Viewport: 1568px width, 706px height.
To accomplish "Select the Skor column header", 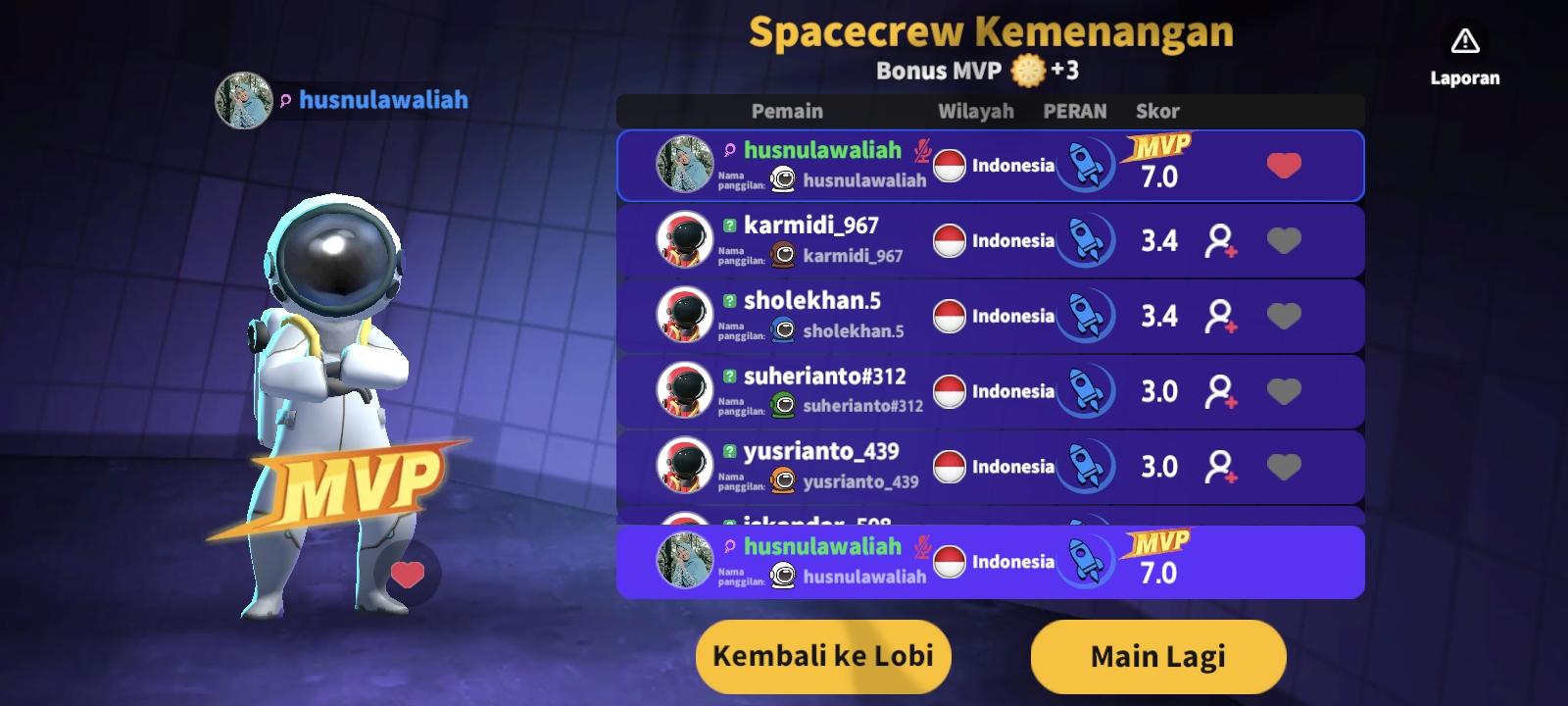I will pos(1157,111).
